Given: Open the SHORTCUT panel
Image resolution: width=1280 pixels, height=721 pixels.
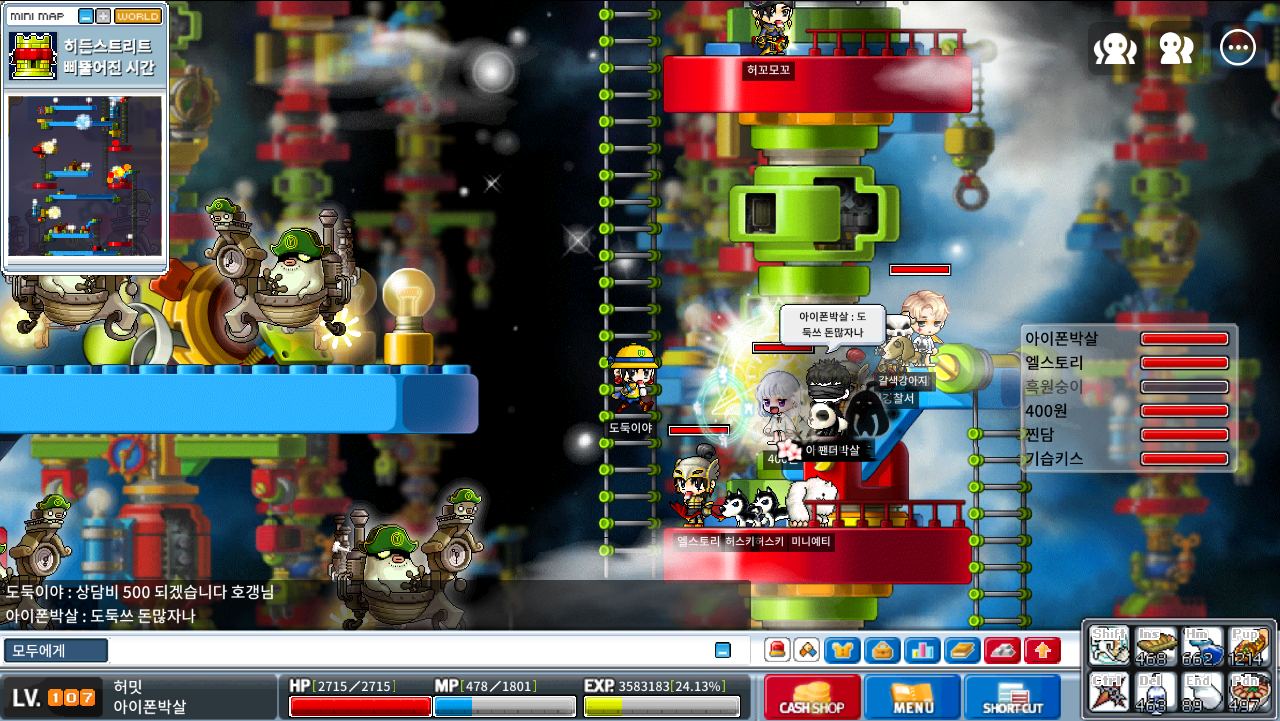Looking at the screenshot, I should tap(1012, 696).
